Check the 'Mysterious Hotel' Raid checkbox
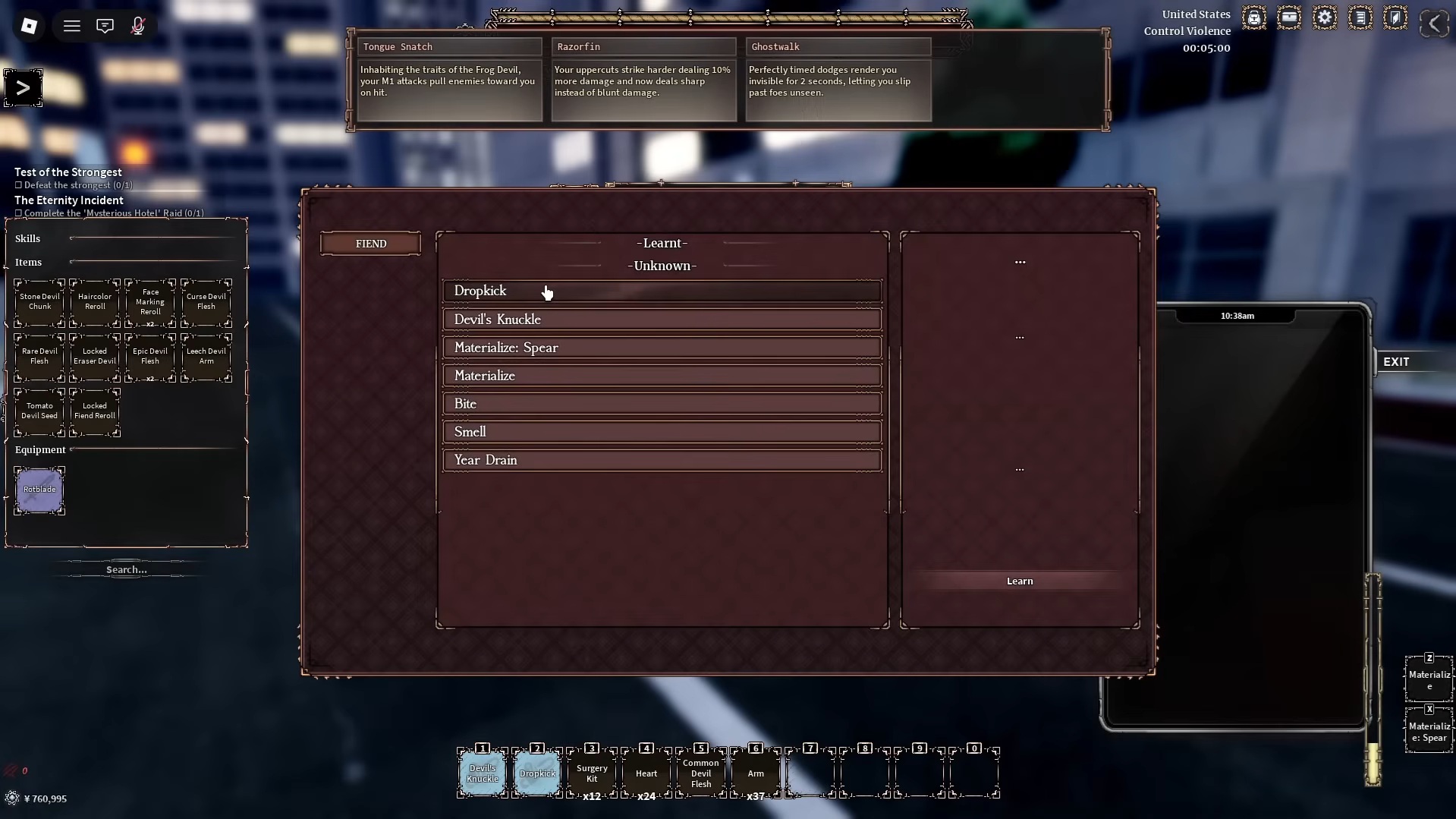Image resolution: width=1456 pixels, height=819 pixels. 17,213
